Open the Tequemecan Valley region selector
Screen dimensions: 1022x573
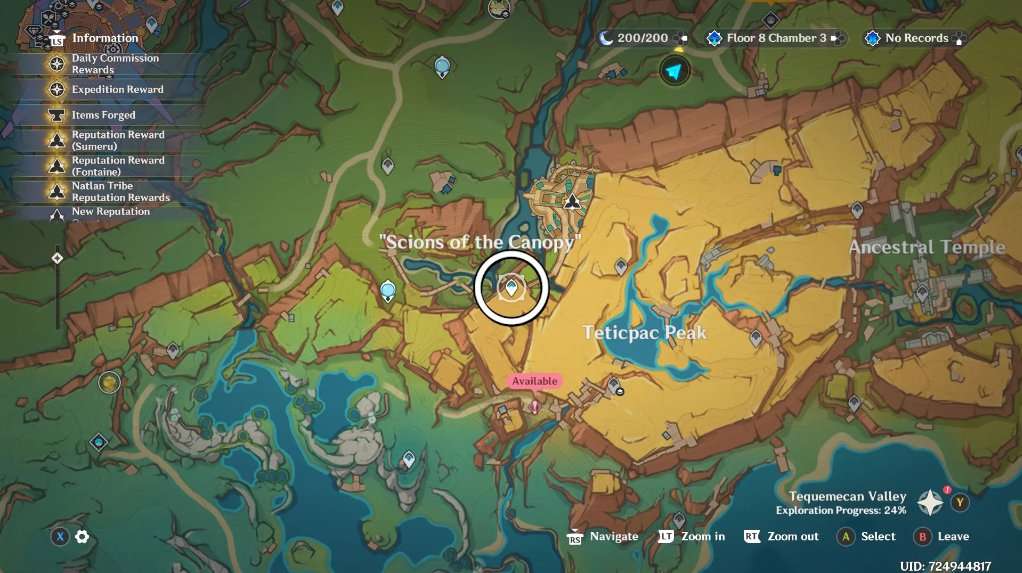(931, 502)
